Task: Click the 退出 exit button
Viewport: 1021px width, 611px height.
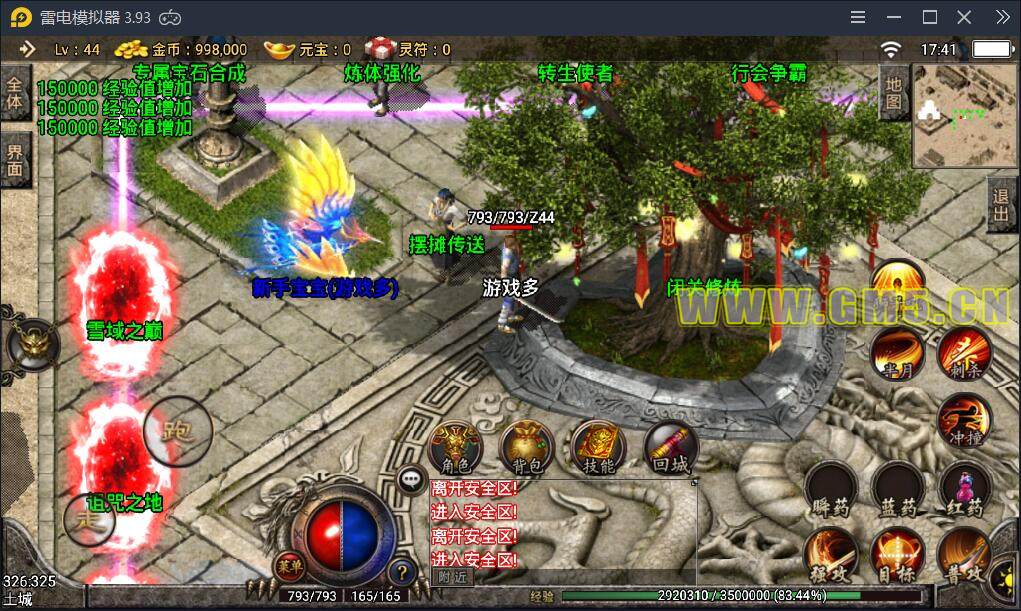Action: (1001, 206)
